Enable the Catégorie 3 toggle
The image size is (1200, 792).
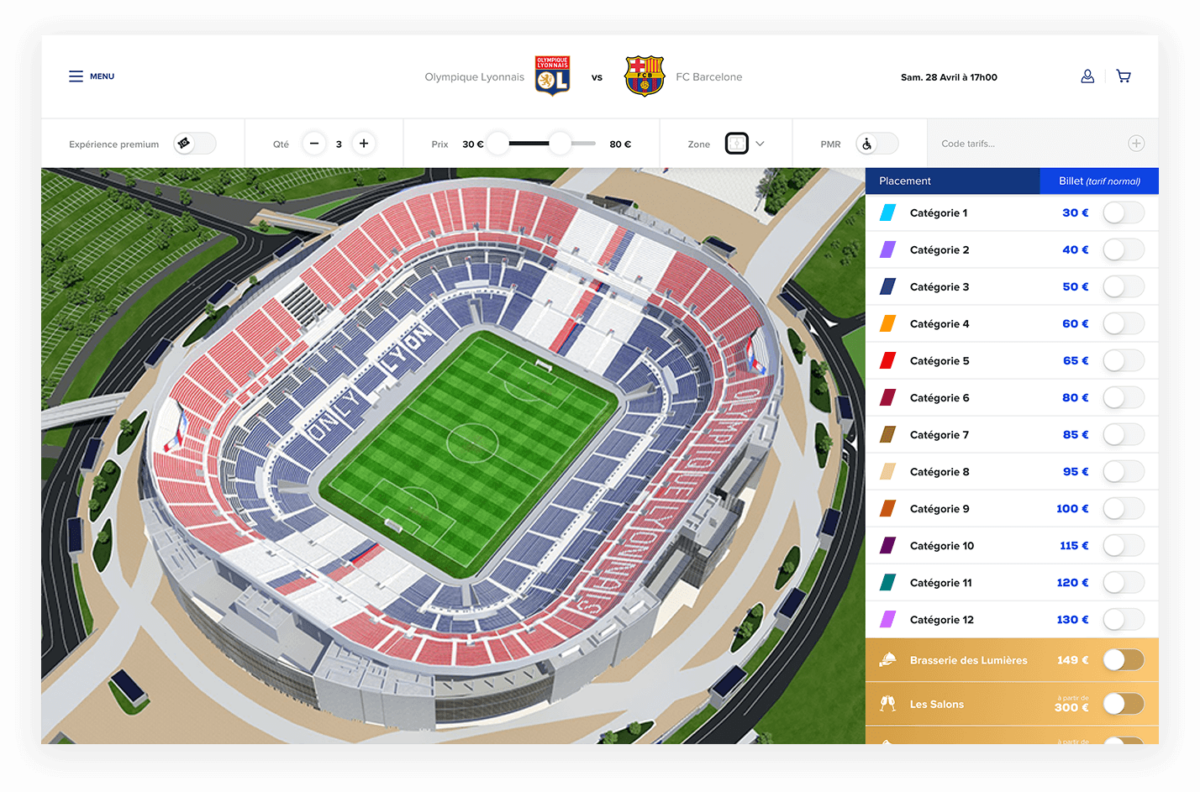(x=1123, y=287)
